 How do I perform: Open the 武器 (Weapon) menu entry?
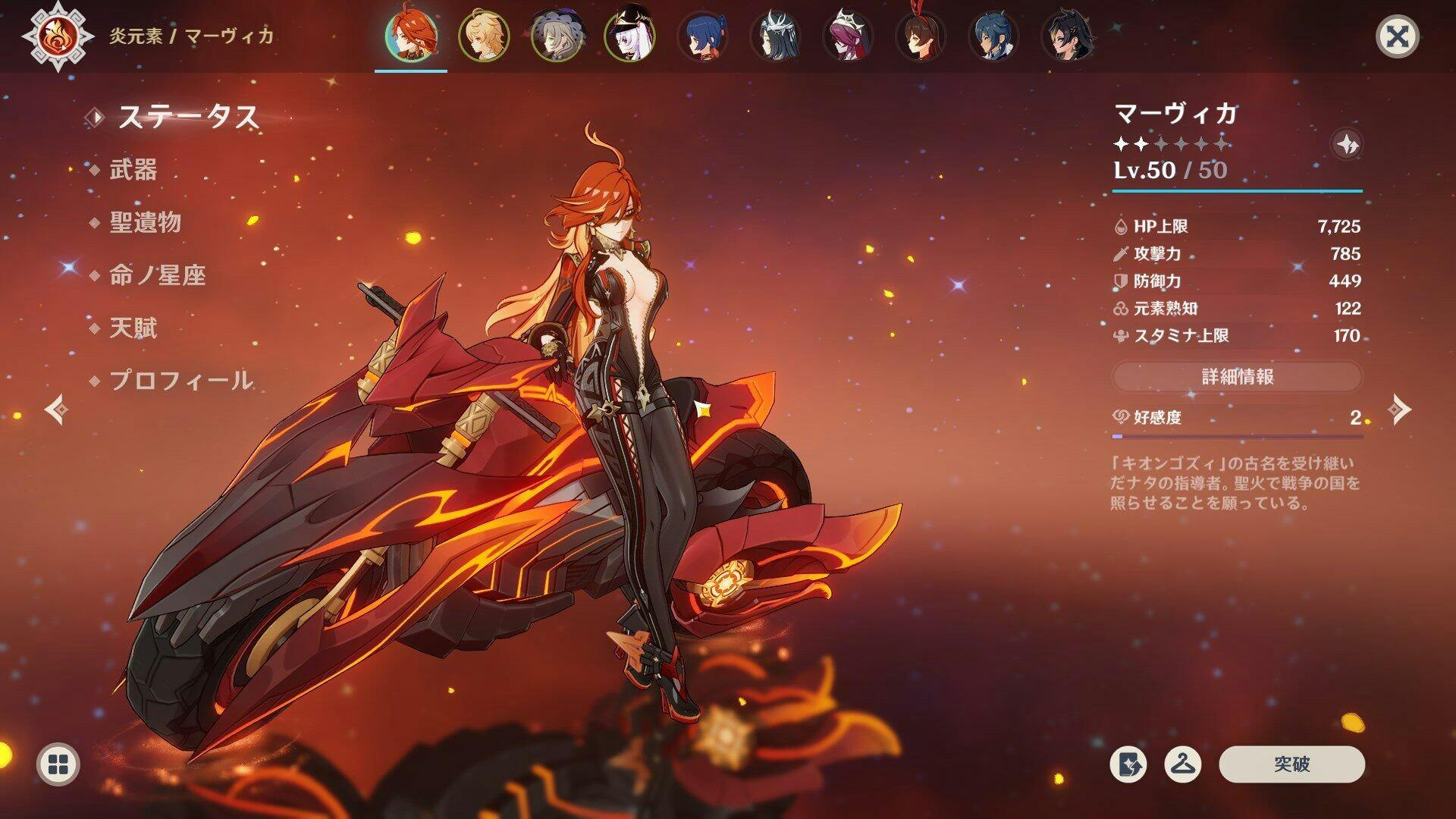click(133, 170)
